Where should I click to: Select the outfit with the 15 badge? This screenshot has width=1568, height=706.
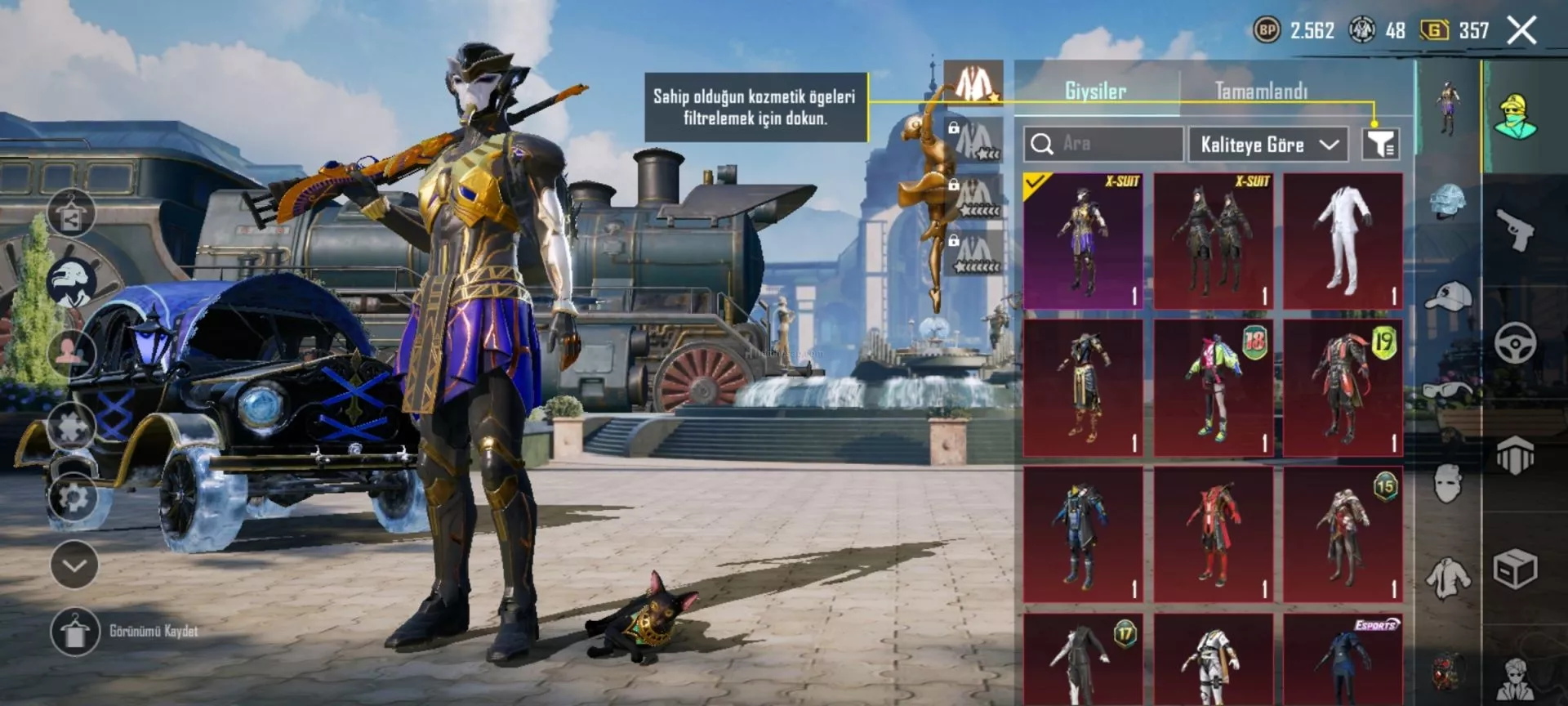pyautogui.click(x=1343, y=535)
